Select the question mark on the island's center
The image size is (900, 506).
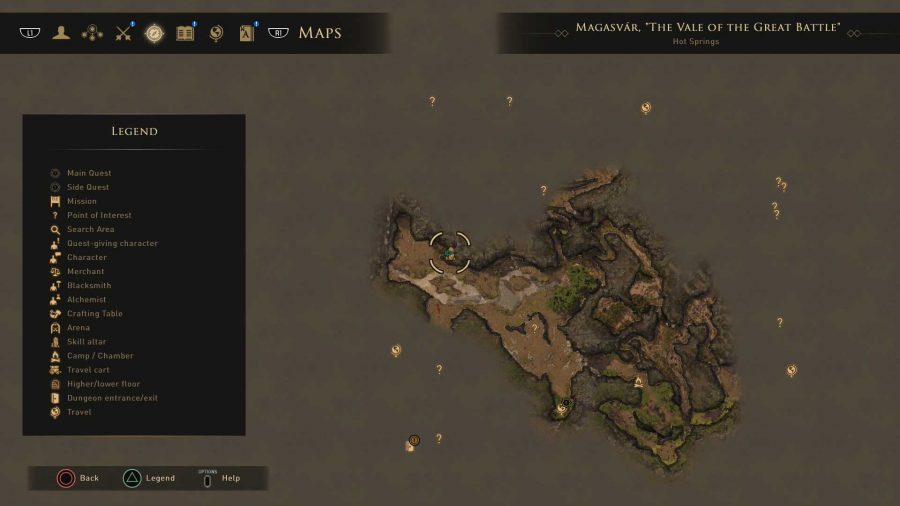[x=534, y=328]
